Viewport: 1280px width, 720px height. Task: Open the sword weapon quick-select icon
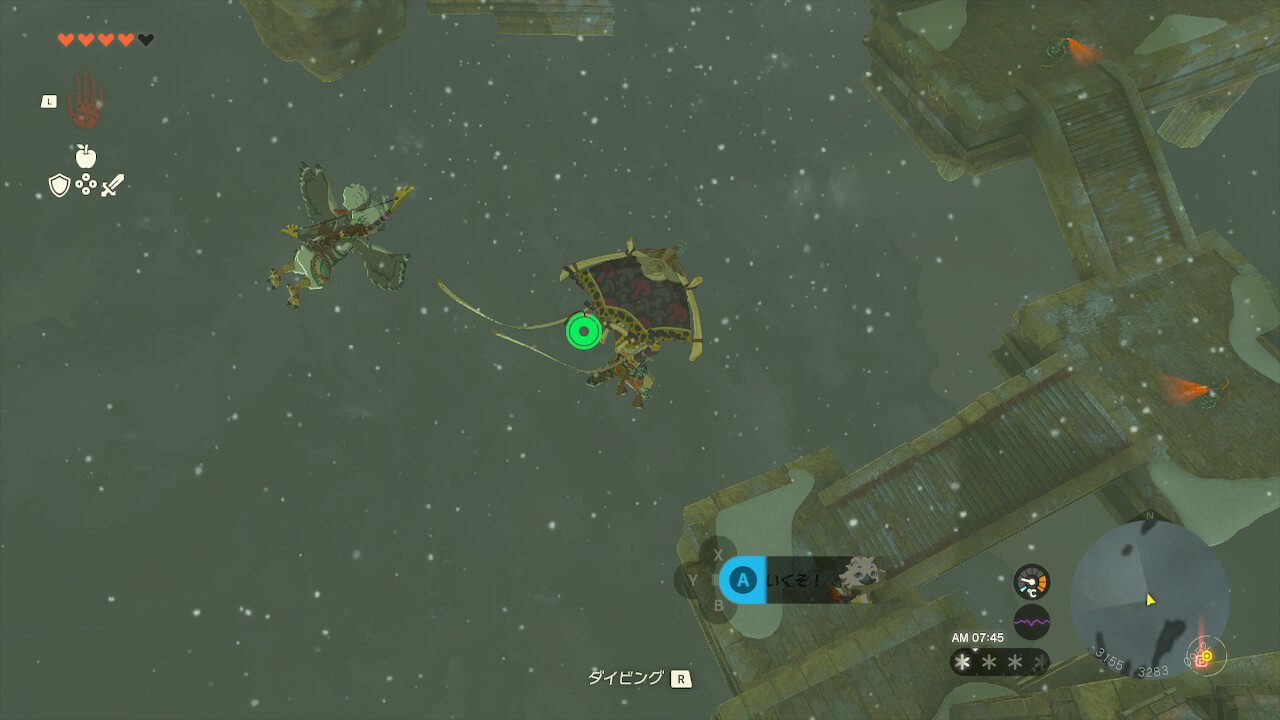(x=112, y=185)
